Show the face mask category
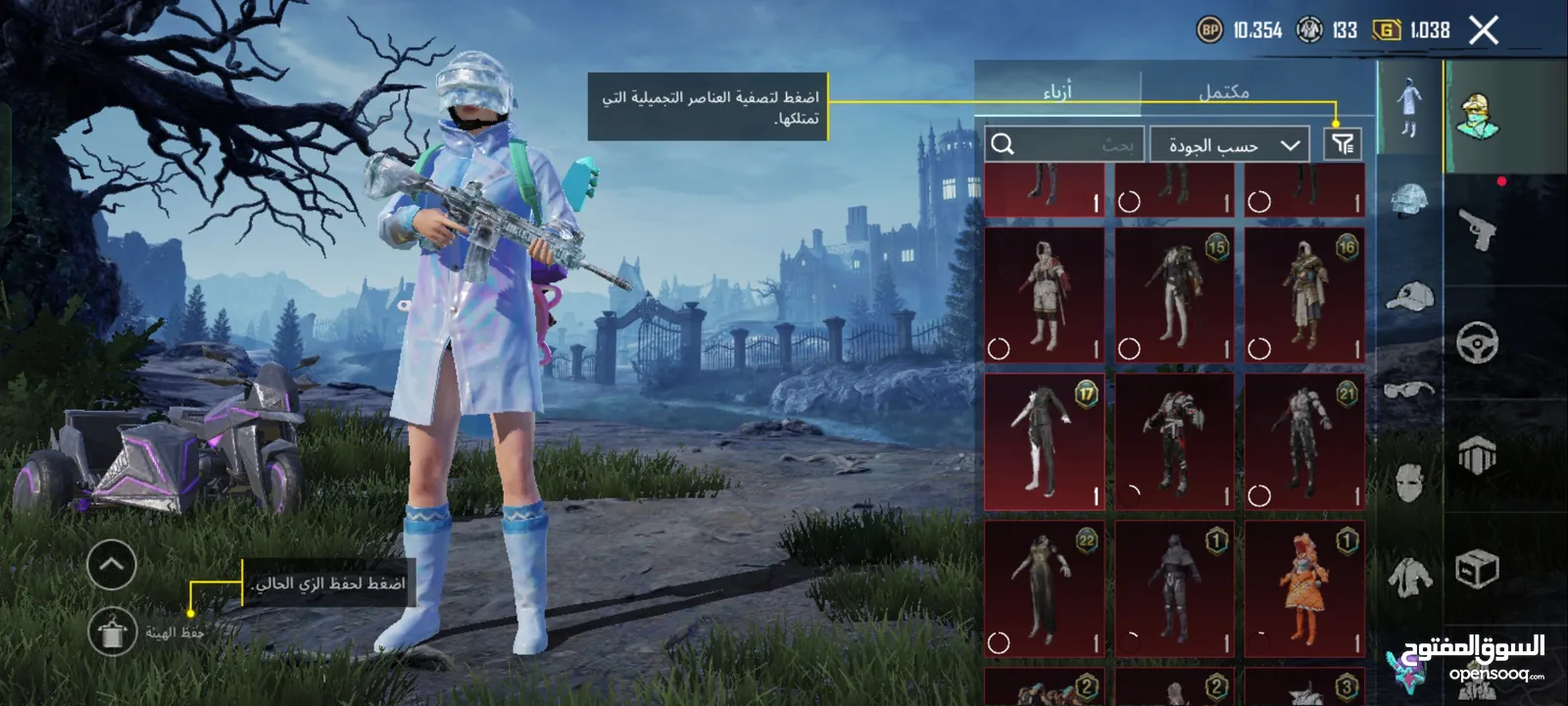 point(1409,482)
